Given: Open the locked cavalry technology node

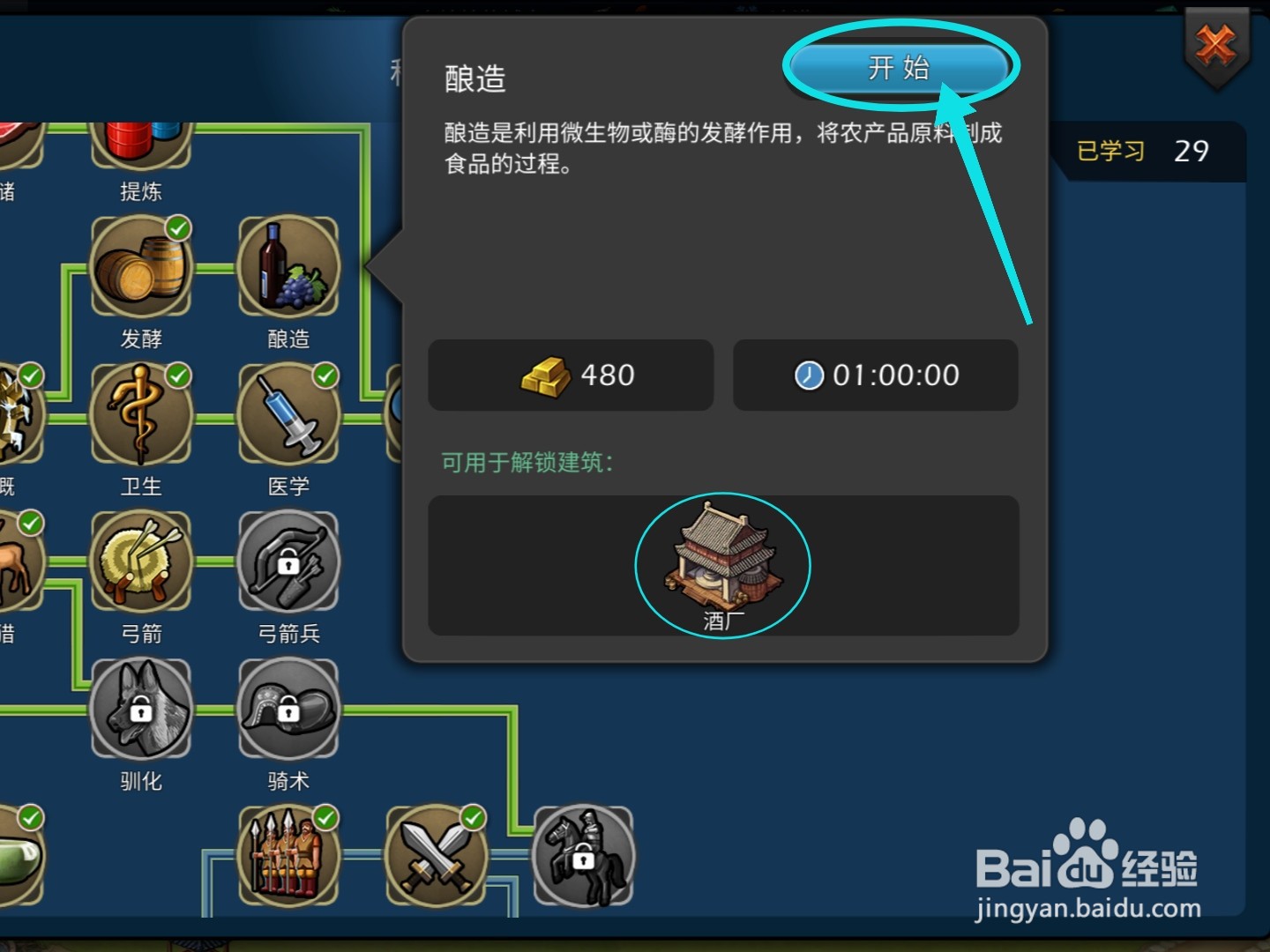Looking at the screenshot, I should pos(585,855).
